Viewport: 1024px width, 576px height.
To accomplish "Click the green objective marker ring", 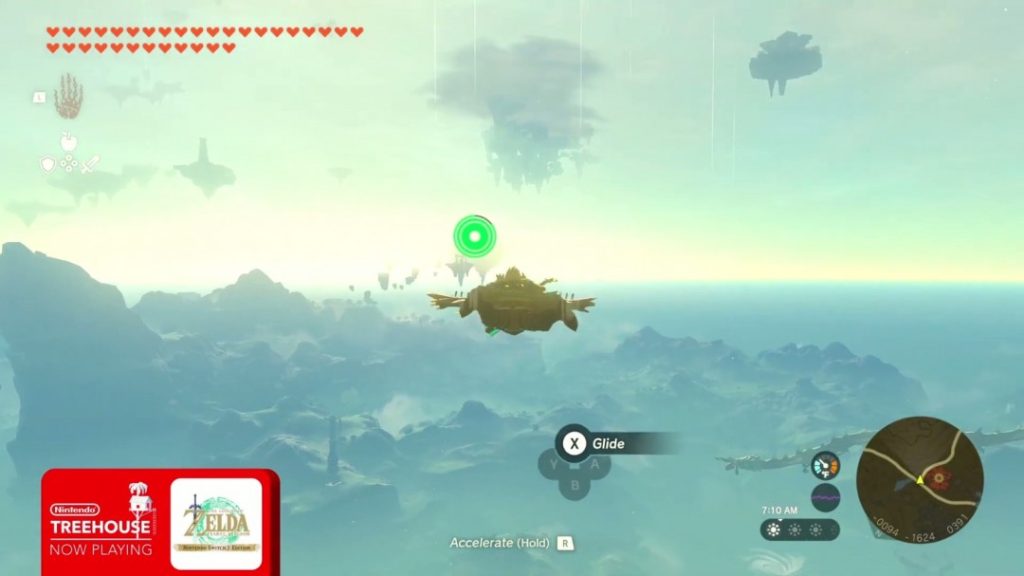I will click(x=474, y=237).
